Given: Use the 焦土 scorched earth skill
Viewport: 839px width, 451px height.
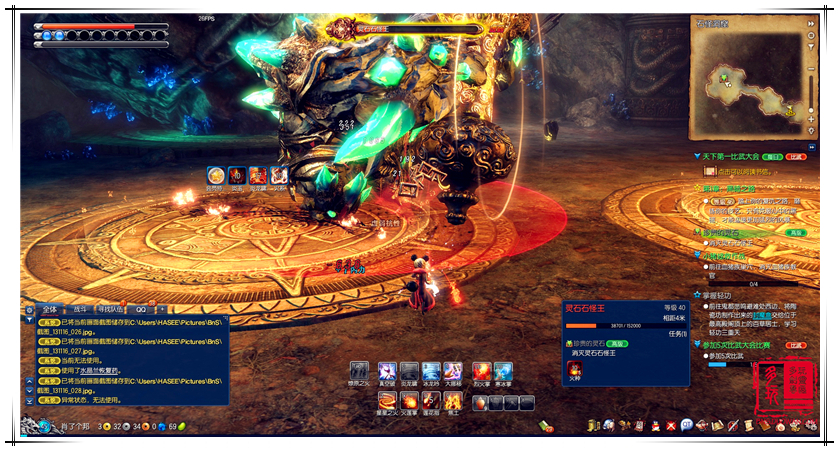Looking at the screenshot, I should click(x=453, y=402).
